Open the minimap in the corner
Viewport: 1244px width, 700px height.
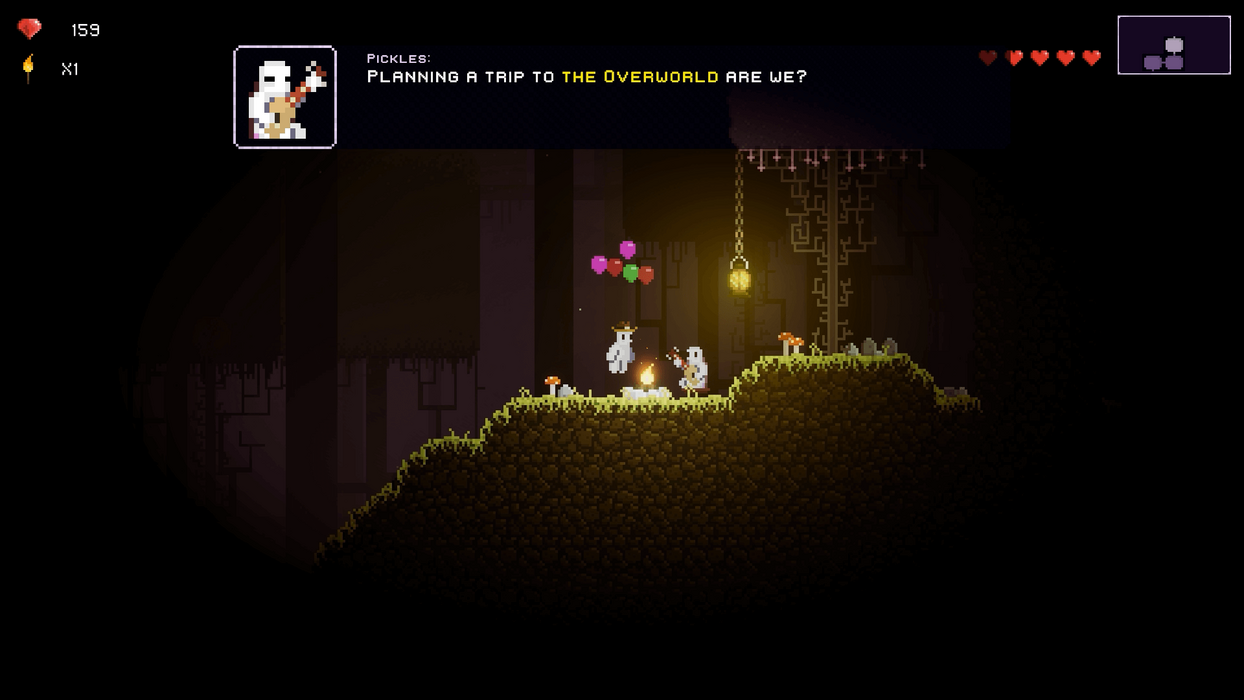(1173, 45)
